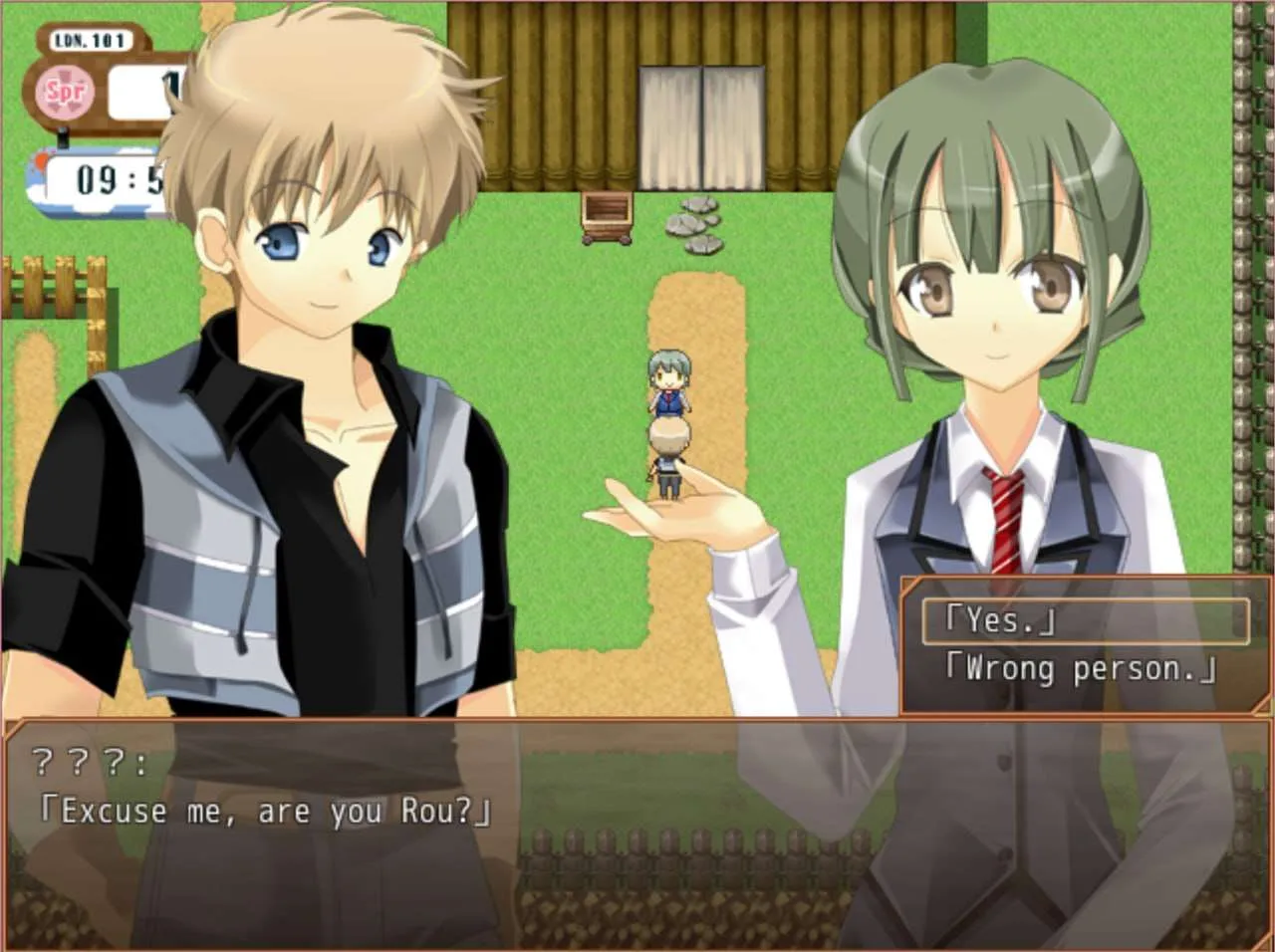Screen dimensions: 1275x952
Task: Select the Wrong person choice
Action: click(x=1081, y=669)
